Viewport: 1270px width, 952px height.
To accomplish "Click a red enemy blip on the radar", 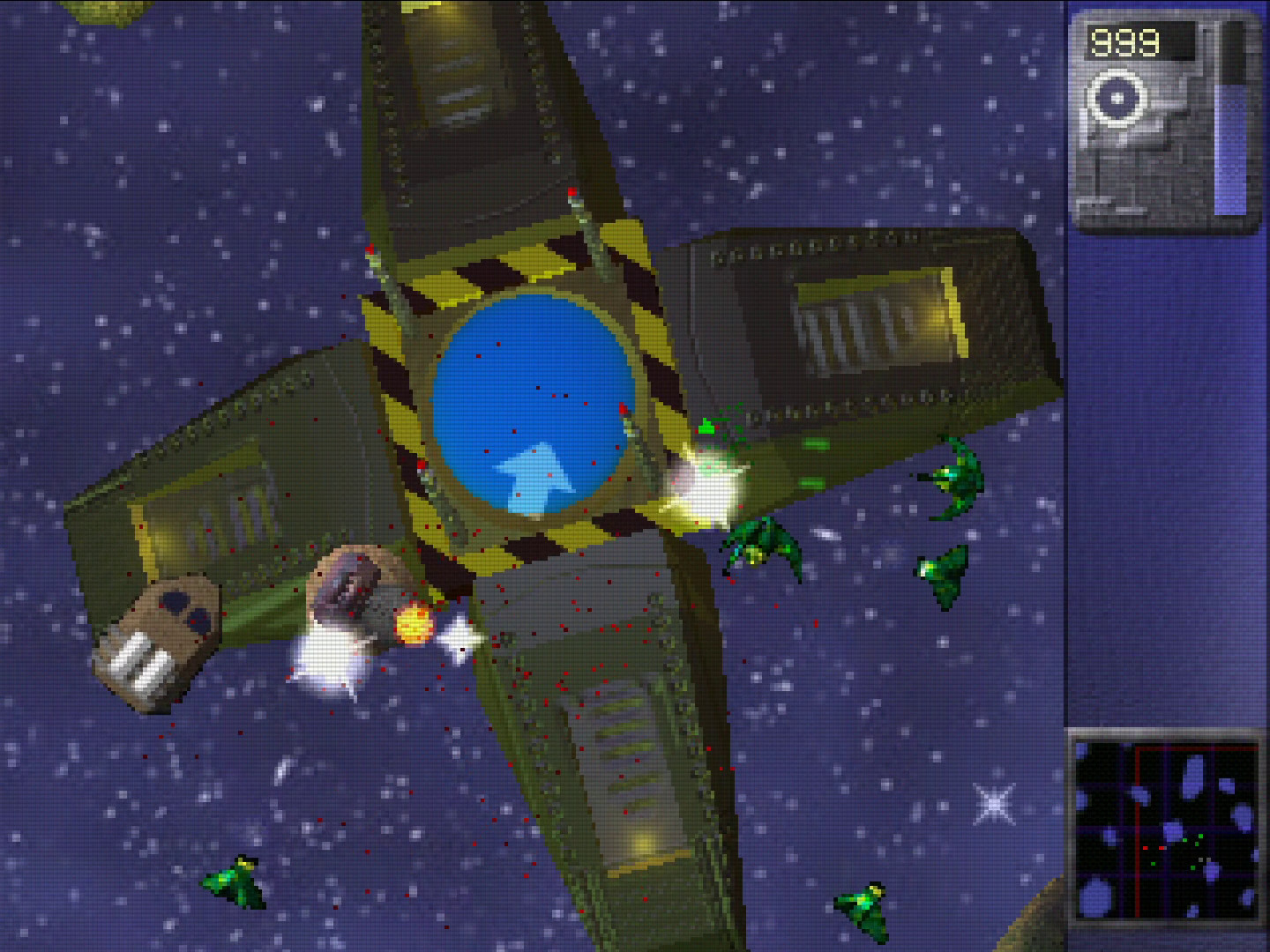I will [1145, 848].
